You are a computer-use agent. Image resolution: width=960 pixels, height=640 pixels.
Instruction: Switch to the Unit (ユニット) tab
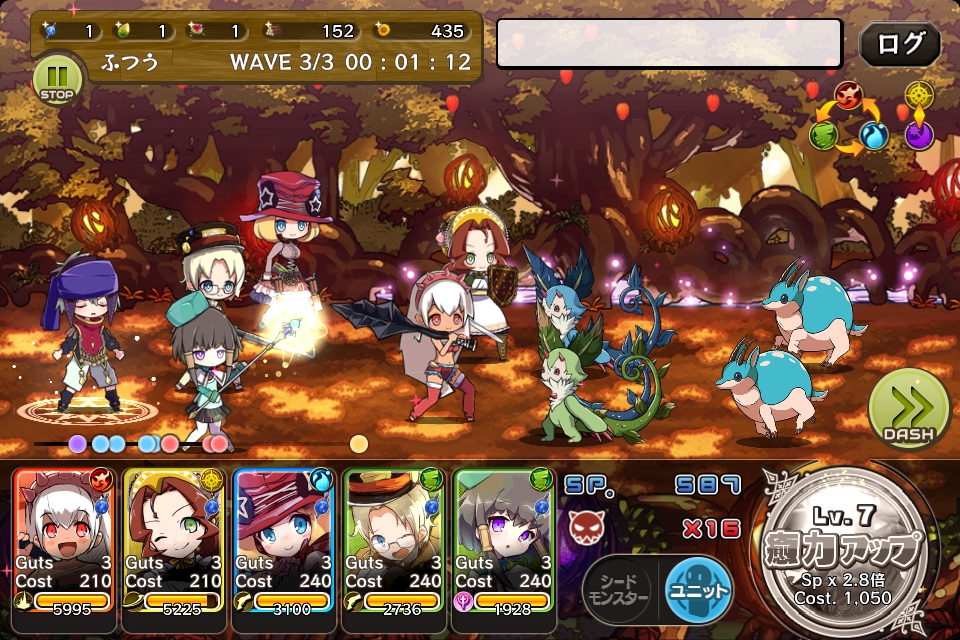click(x=697, y=590)
